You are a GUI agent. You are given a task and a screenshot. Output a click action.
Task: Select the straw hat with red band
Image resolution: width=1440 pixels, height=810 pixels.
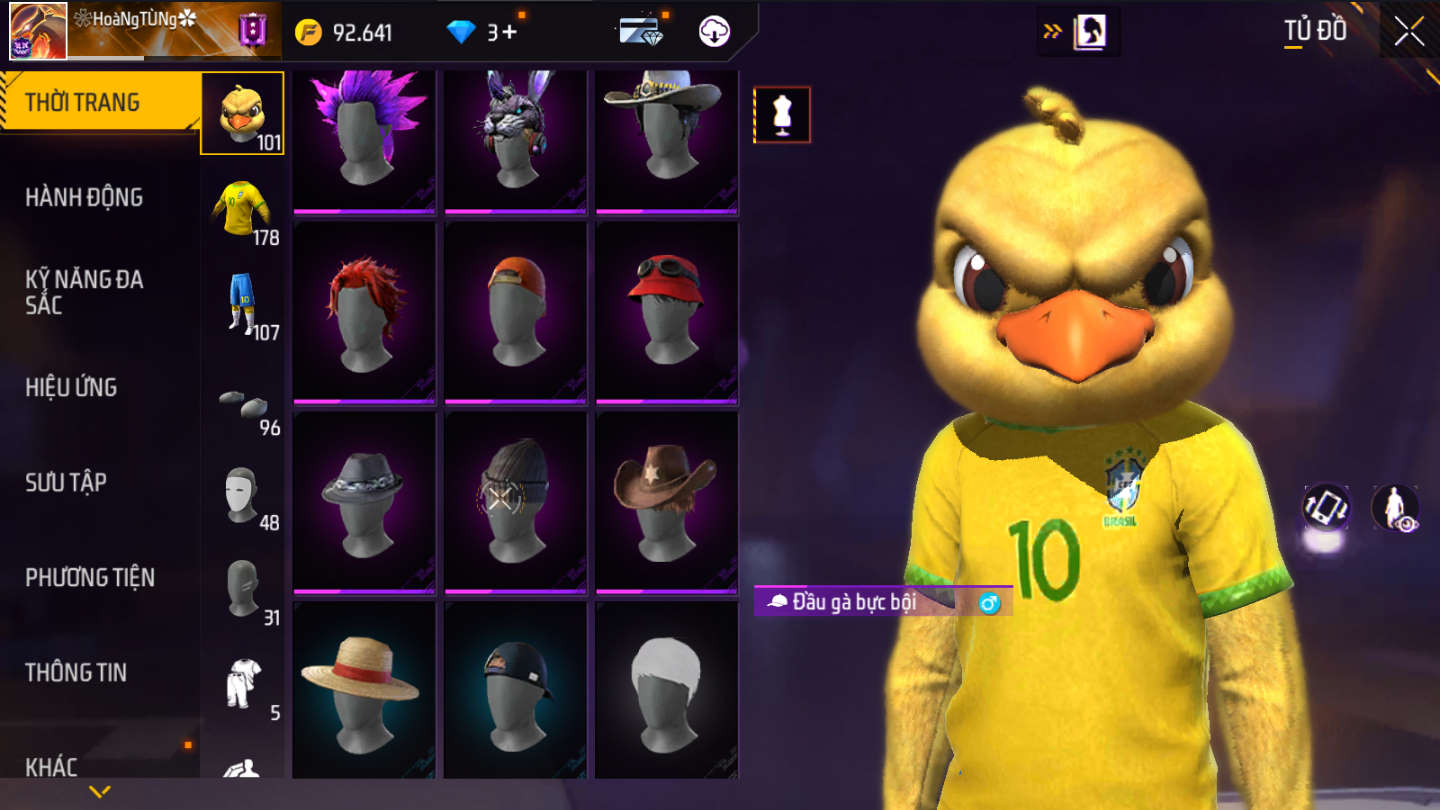pos(364,688)
